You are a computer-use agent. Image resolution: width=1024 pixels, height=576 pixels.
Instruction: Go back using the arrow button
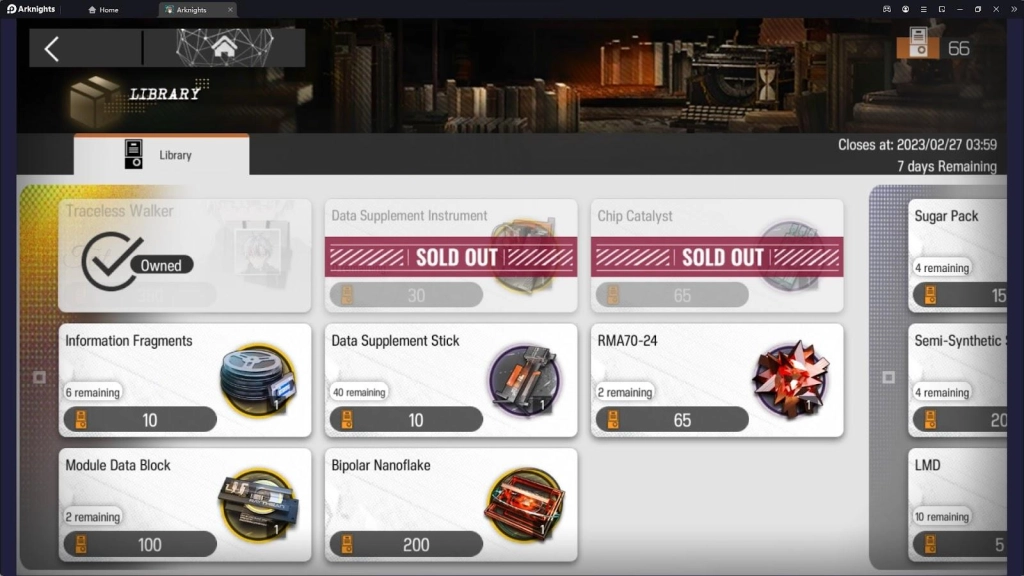52,48
